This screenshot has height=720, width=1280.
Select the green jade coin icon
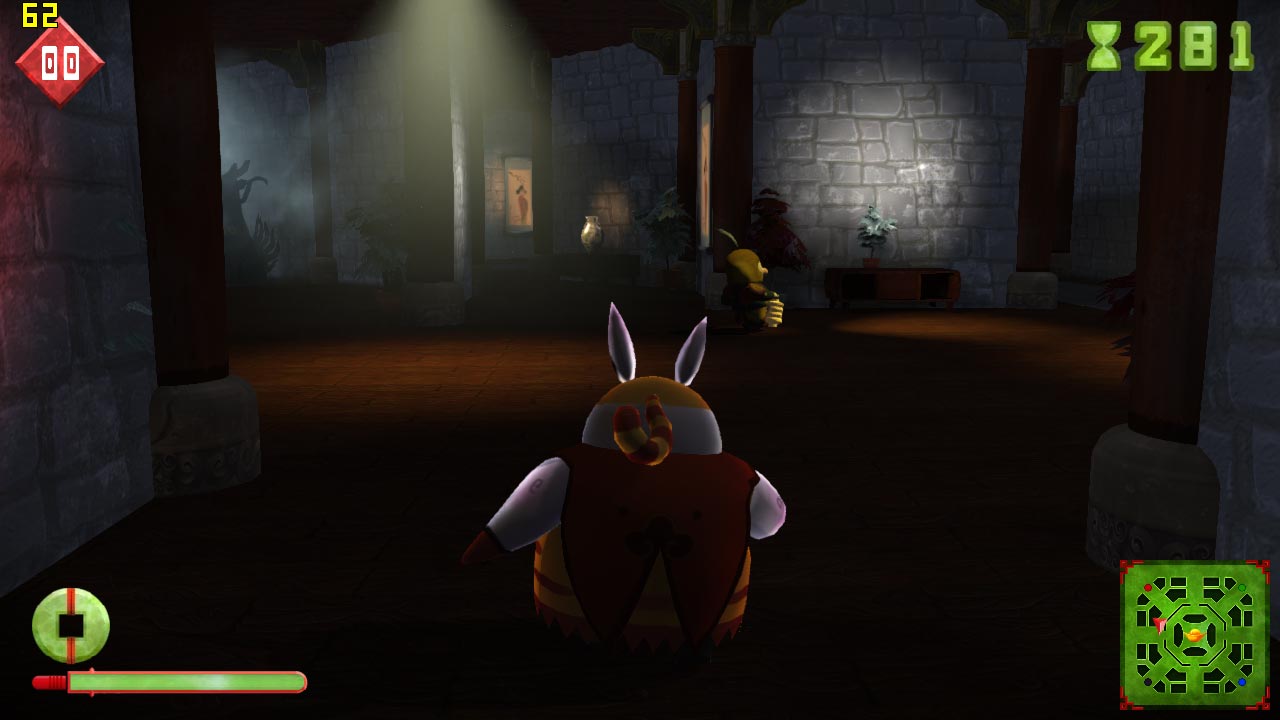coord(71,625)
